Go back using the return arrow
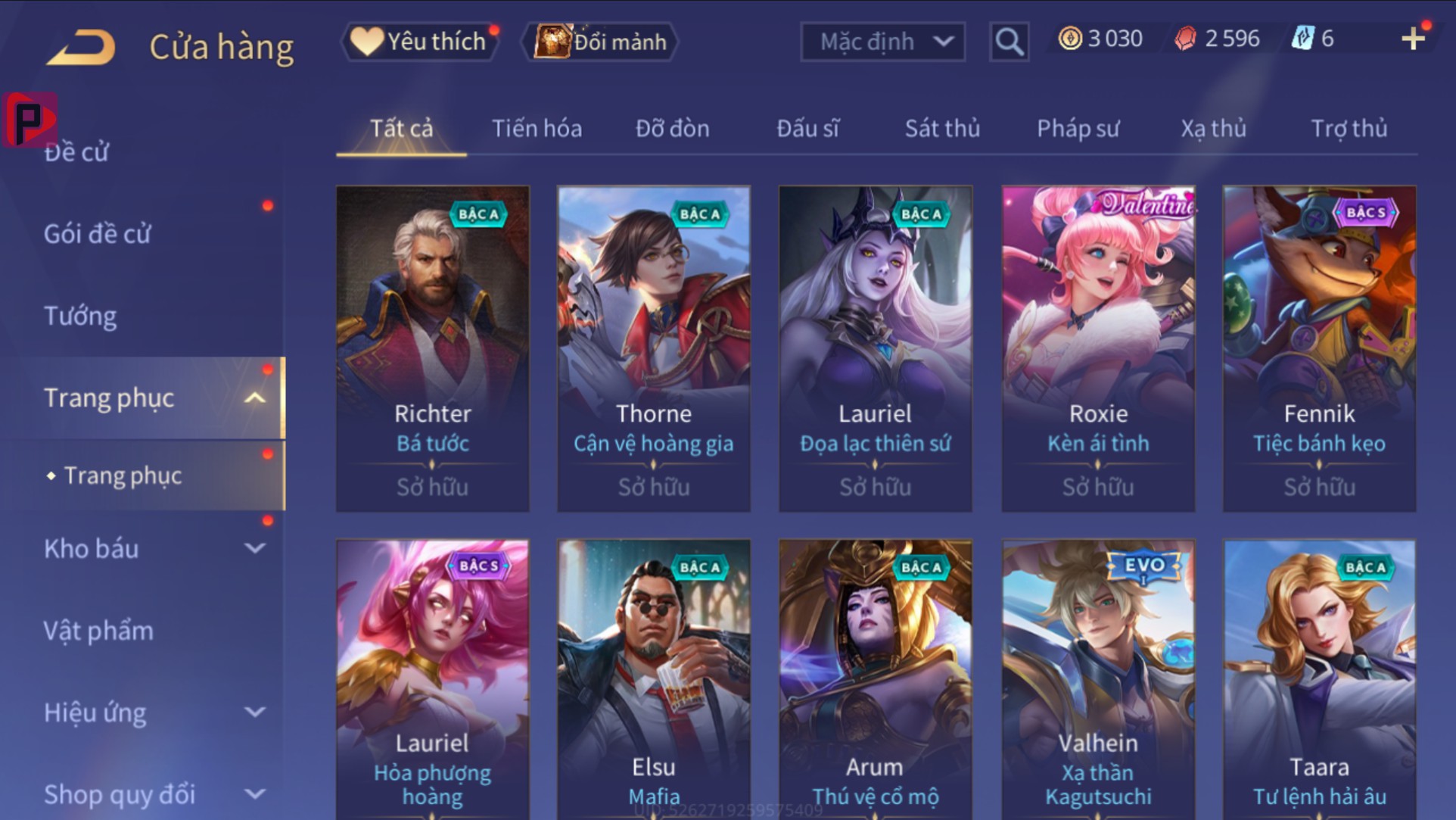The width and height of the screenshot is (1456, 820). pos(81,47)
